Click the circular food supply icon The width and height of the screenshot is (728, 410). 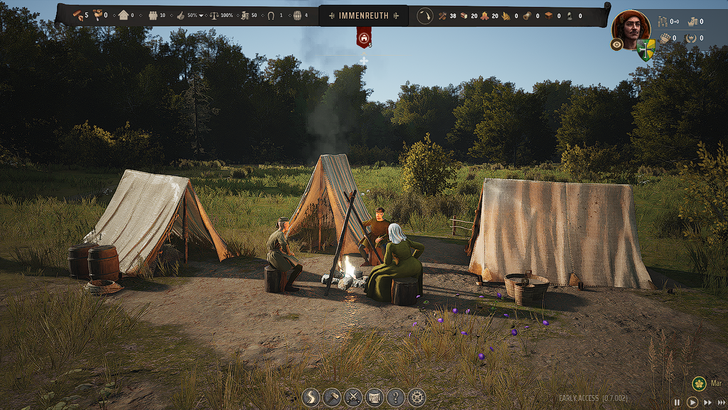(x=425, y=15)
